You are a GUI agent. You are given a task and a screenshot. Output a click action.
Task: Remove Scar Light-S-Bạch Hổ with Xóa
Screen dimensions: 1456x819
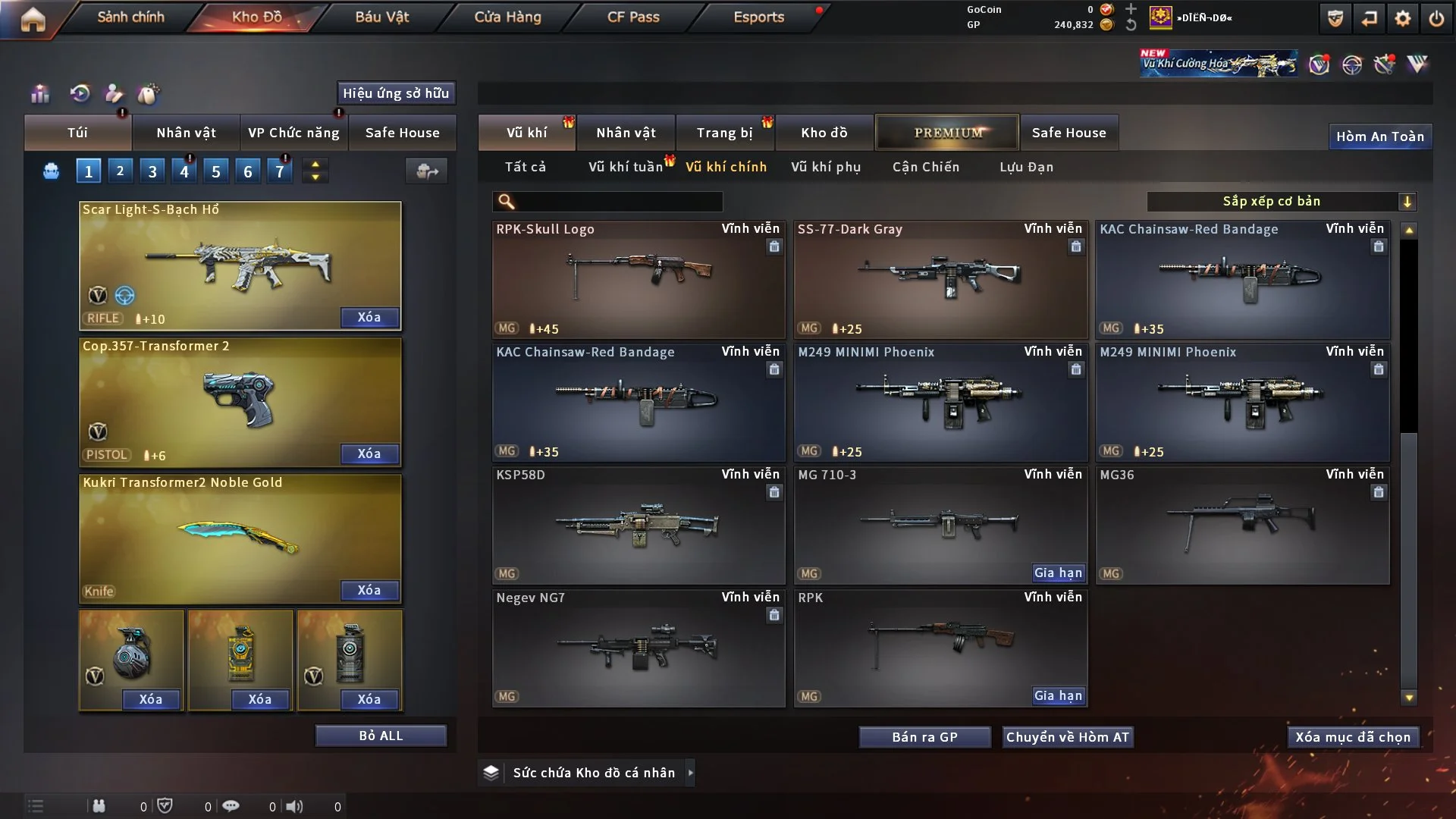(x=369, y=317)
